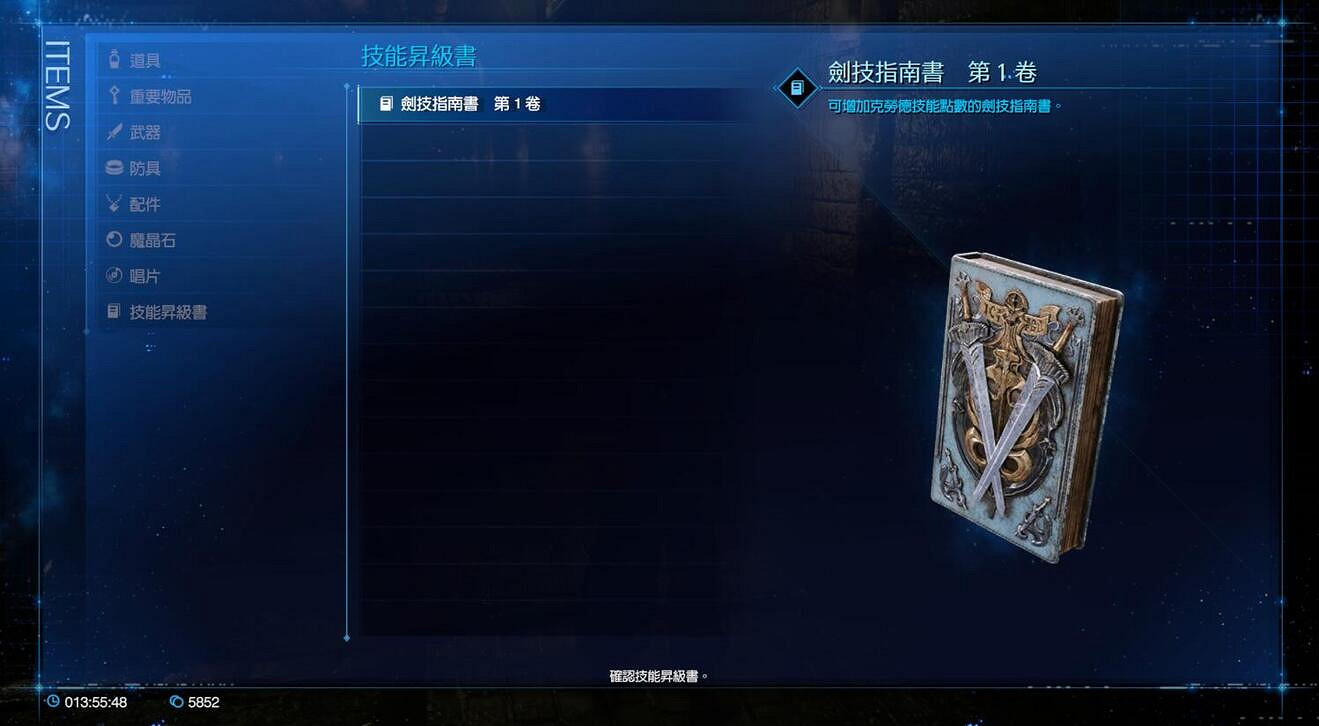Click the 配件 accessories icon
This screenshot has width=1319, height=726.
coord(113,204)
